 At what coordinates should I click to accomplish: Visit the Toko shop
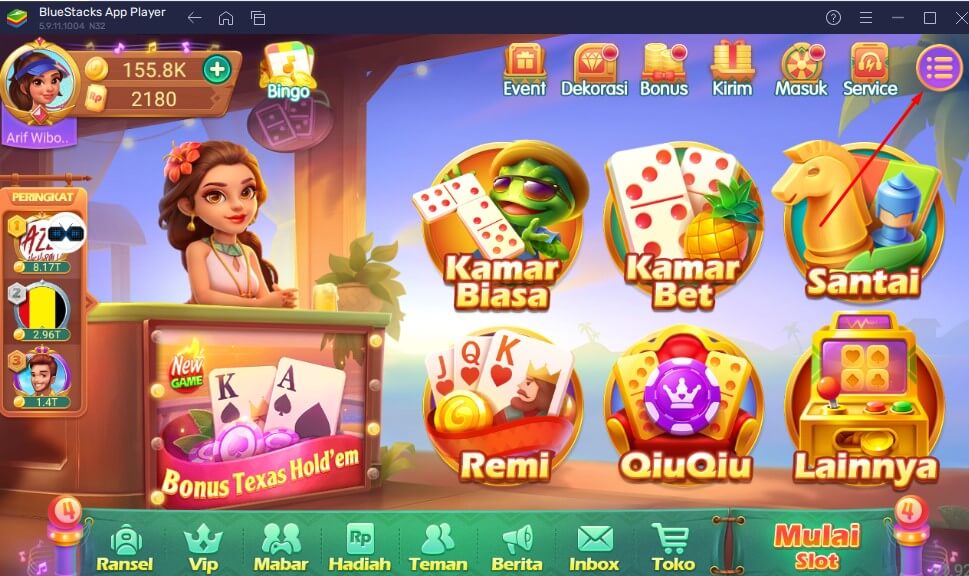point(672,547)
